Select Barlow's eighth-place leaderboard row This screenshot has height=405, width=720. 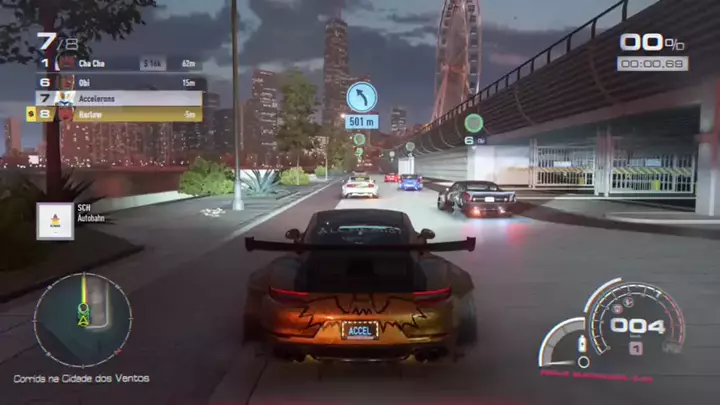tap(120, 114)
